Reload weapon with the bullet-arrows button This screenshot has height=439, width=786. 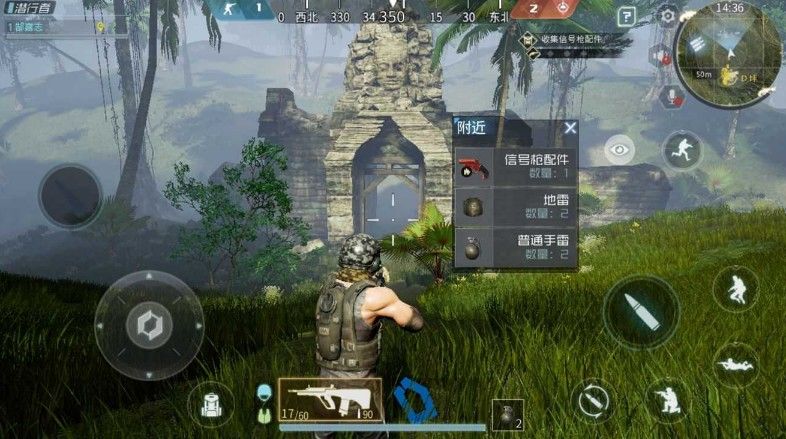[593, 400]
